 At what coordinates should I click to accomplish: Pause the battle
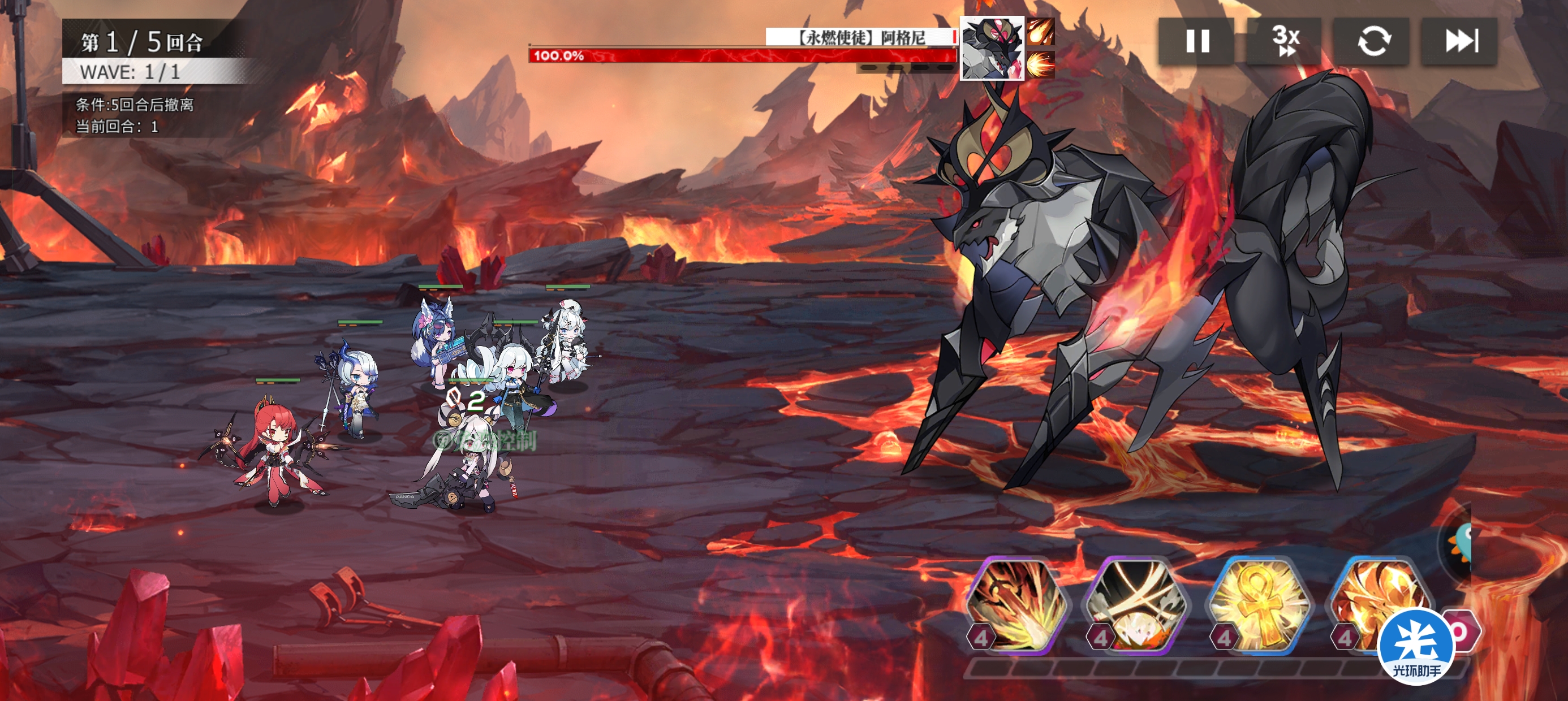coord(1197,41)
